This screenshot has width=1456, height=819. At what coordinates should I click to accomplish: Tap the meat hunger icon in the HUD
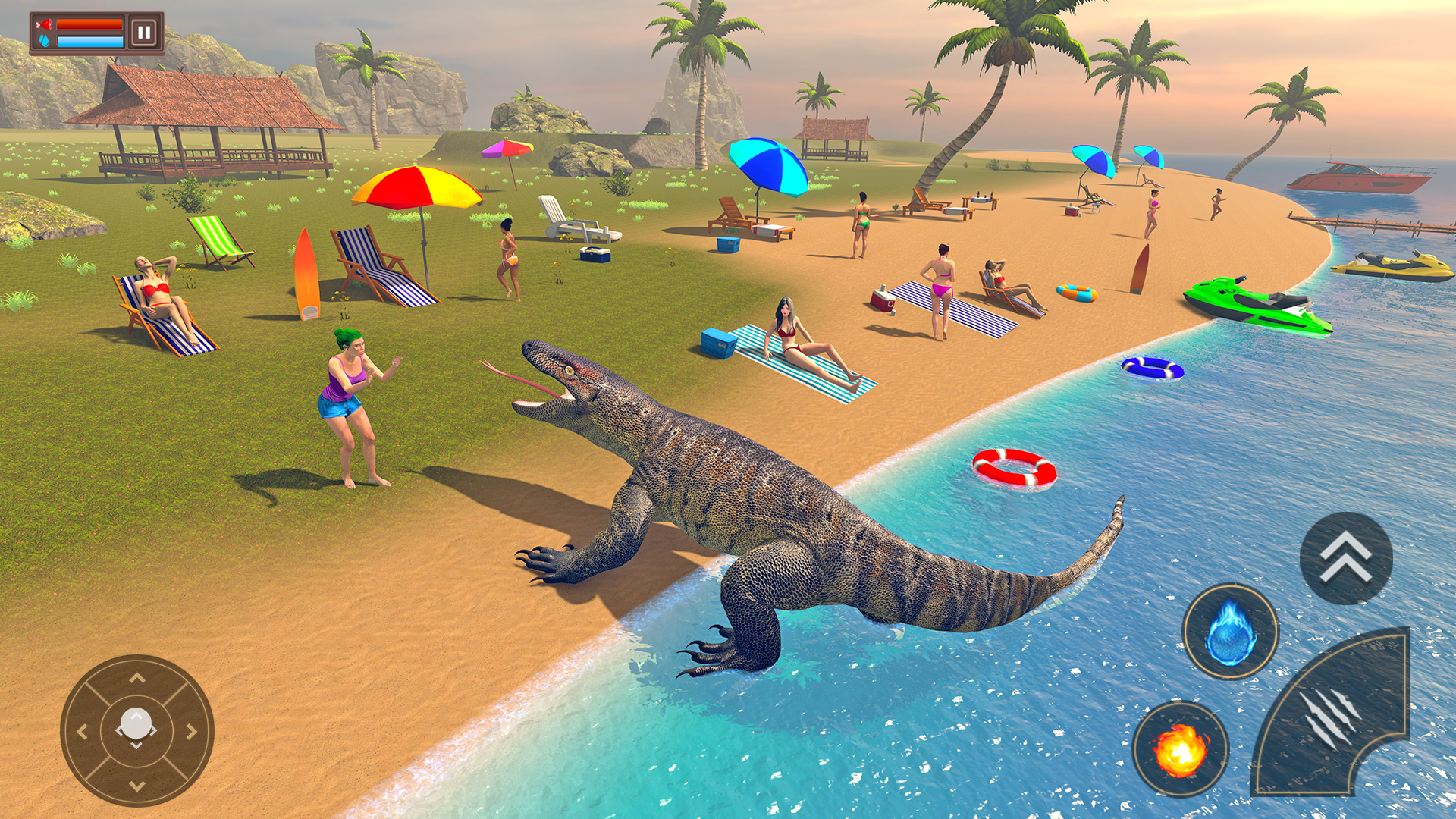tap(43, 24)
